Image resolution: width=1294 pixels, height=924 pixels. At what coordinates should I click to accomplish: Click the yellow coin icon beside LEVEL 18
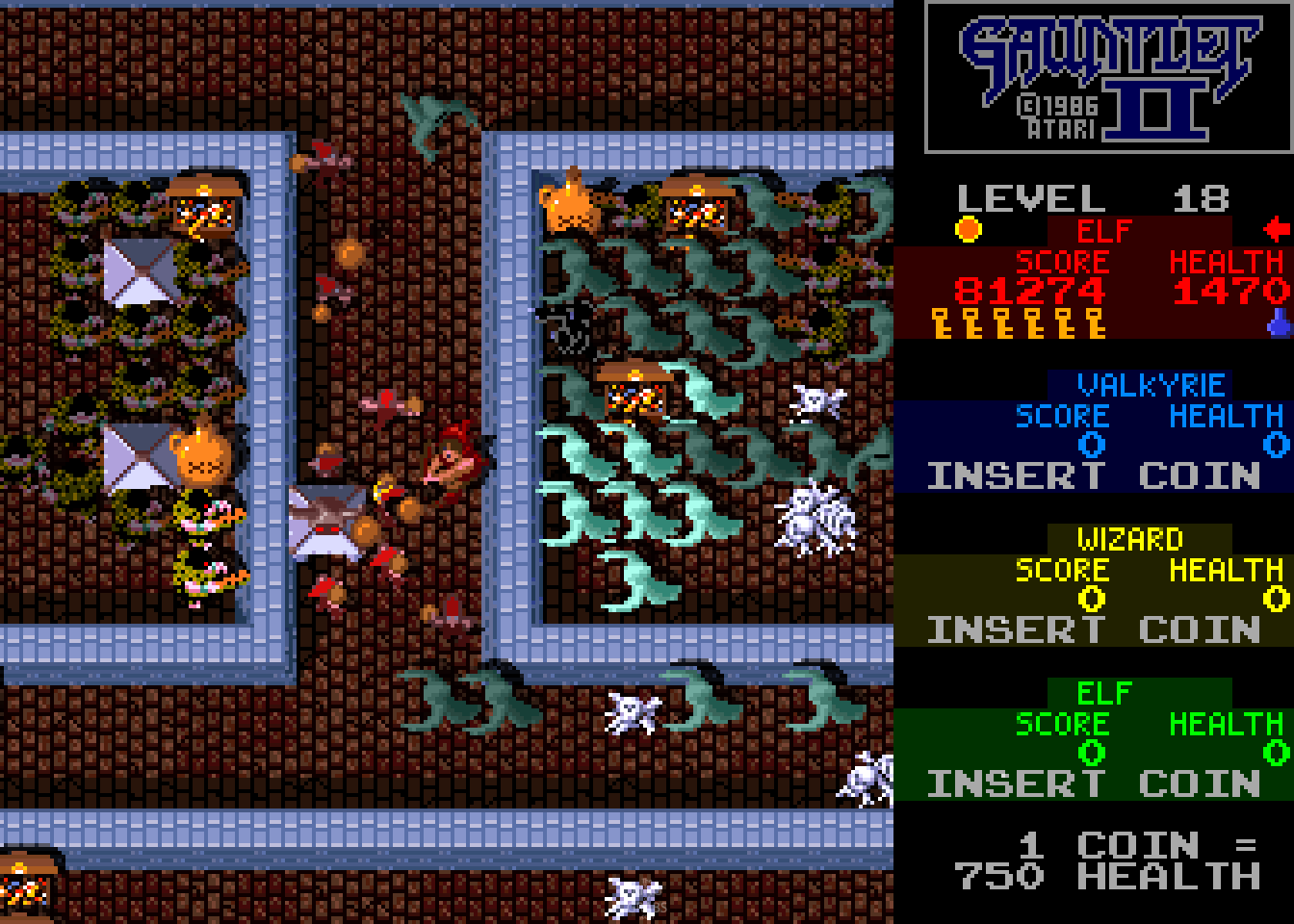pos(969,228)
